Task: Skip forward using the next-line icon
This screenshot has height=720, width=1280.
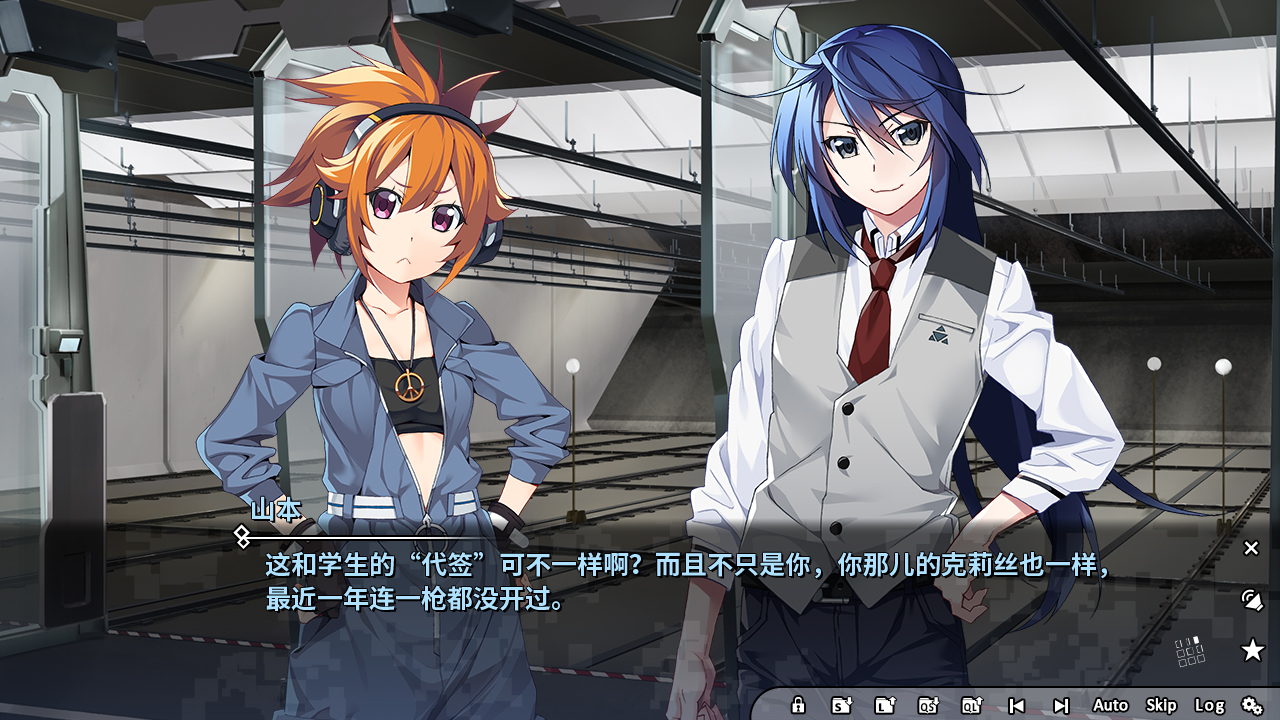Action: (1062, 705)
